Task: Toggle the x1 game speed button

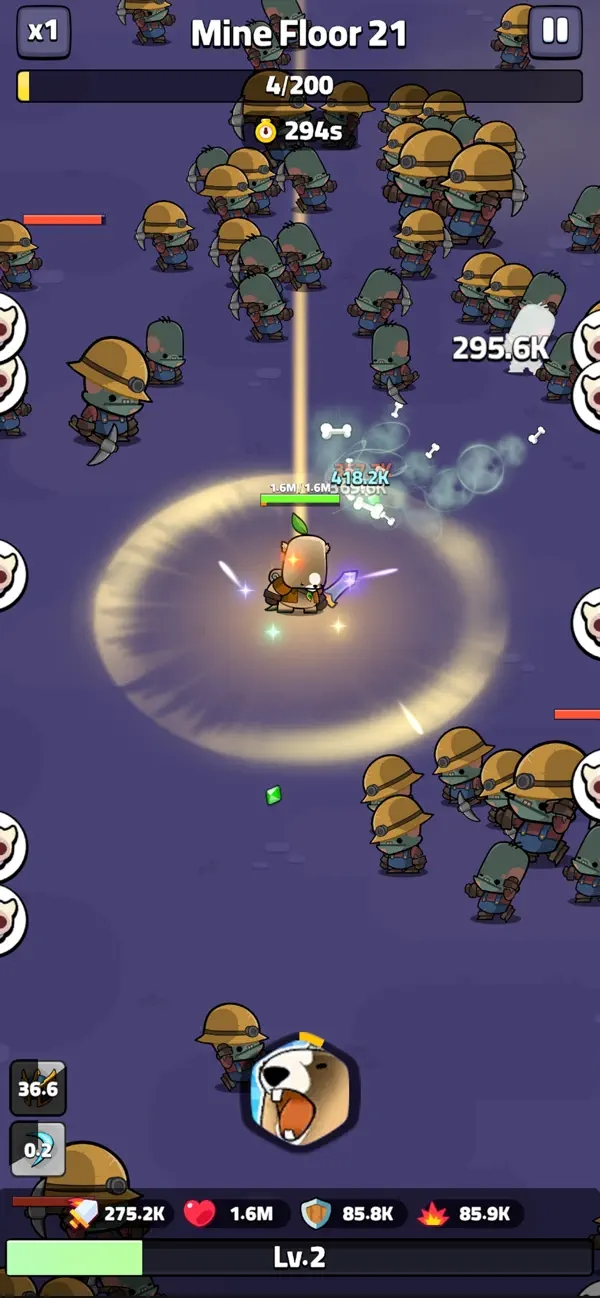Action: (x=43, y=31)
